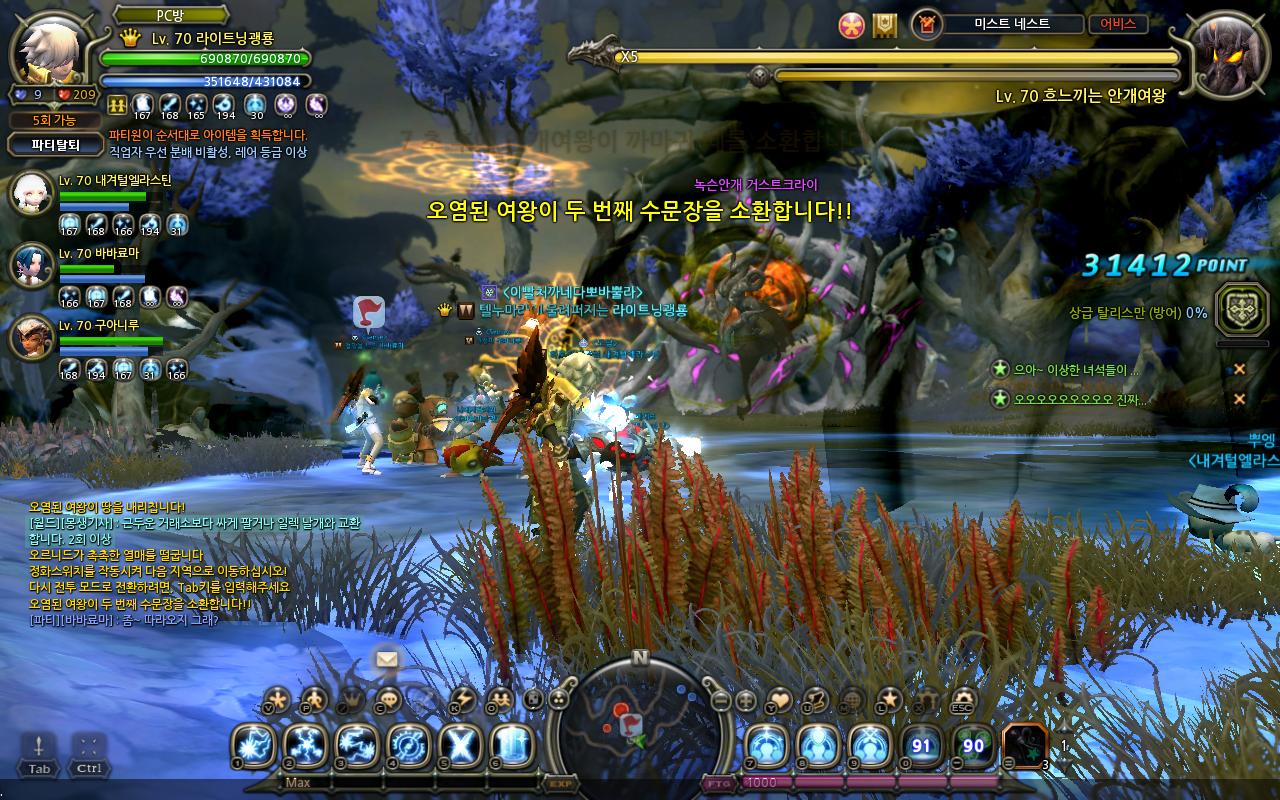This screenshot has height=800, width=1280.
Task: Activate the skill in hotbar slot 1
Action: [x=254, y=745]
